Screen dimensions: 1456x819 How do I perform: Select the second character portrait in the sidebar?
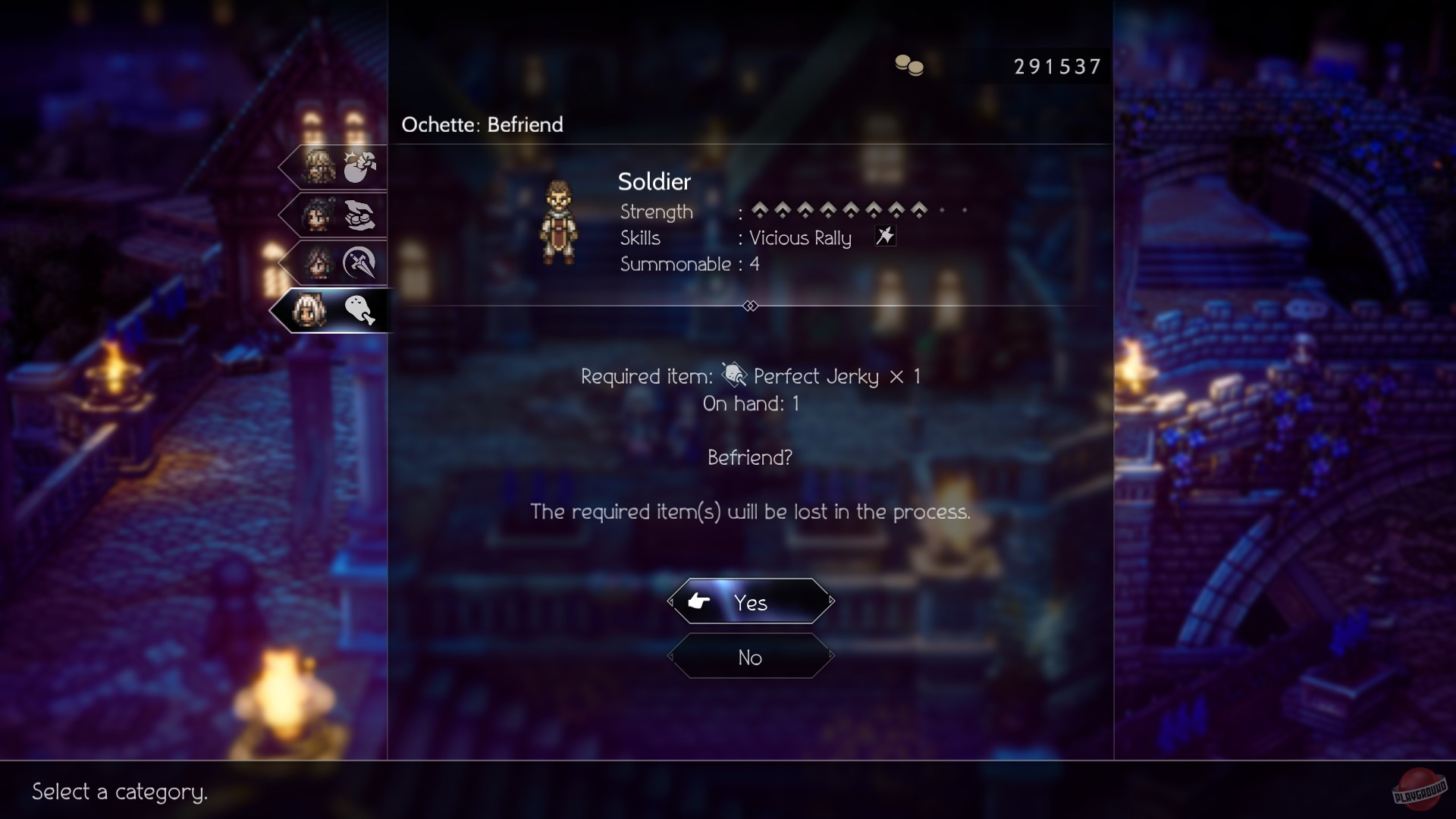tap(318, 215)
